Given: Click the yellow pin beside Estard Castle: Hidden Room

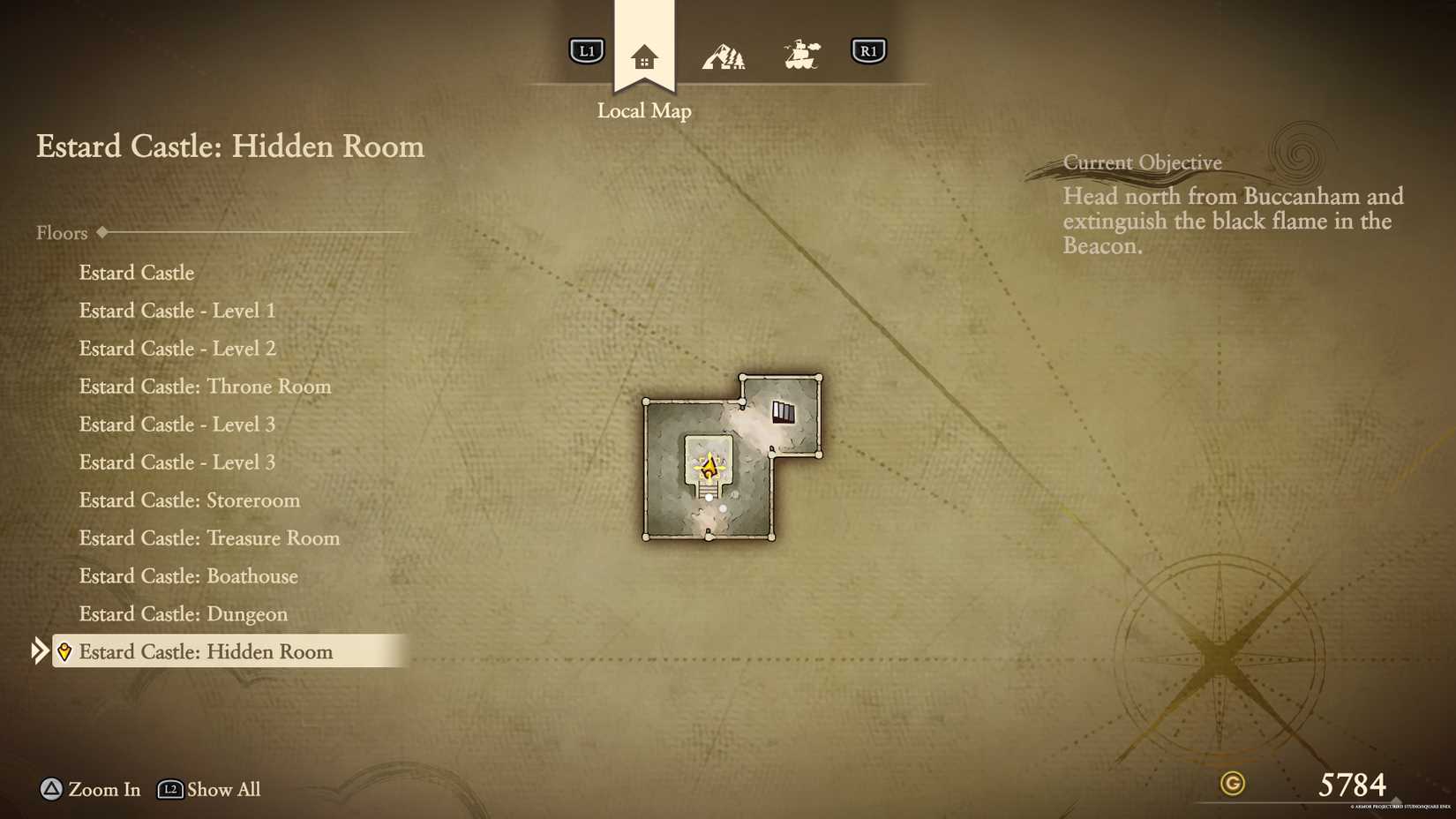Looking at the screenshot, I should click(64, 651).
